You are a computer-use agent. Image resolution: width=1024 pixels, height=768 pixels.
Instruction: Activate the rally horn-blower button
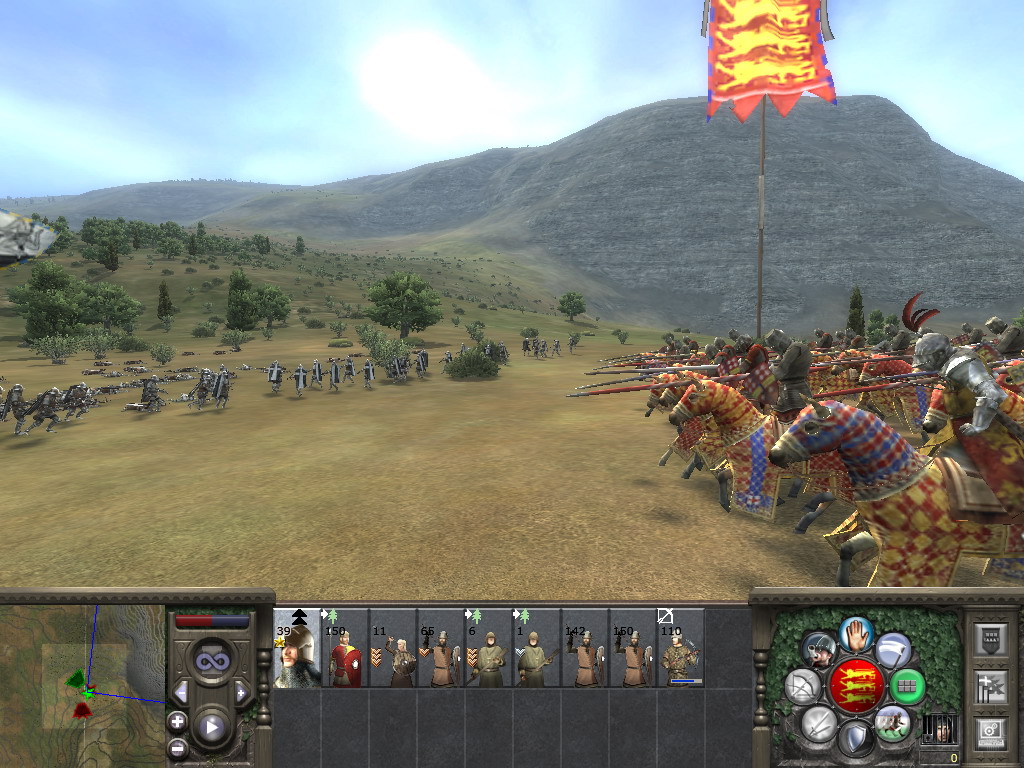(820, 650)
